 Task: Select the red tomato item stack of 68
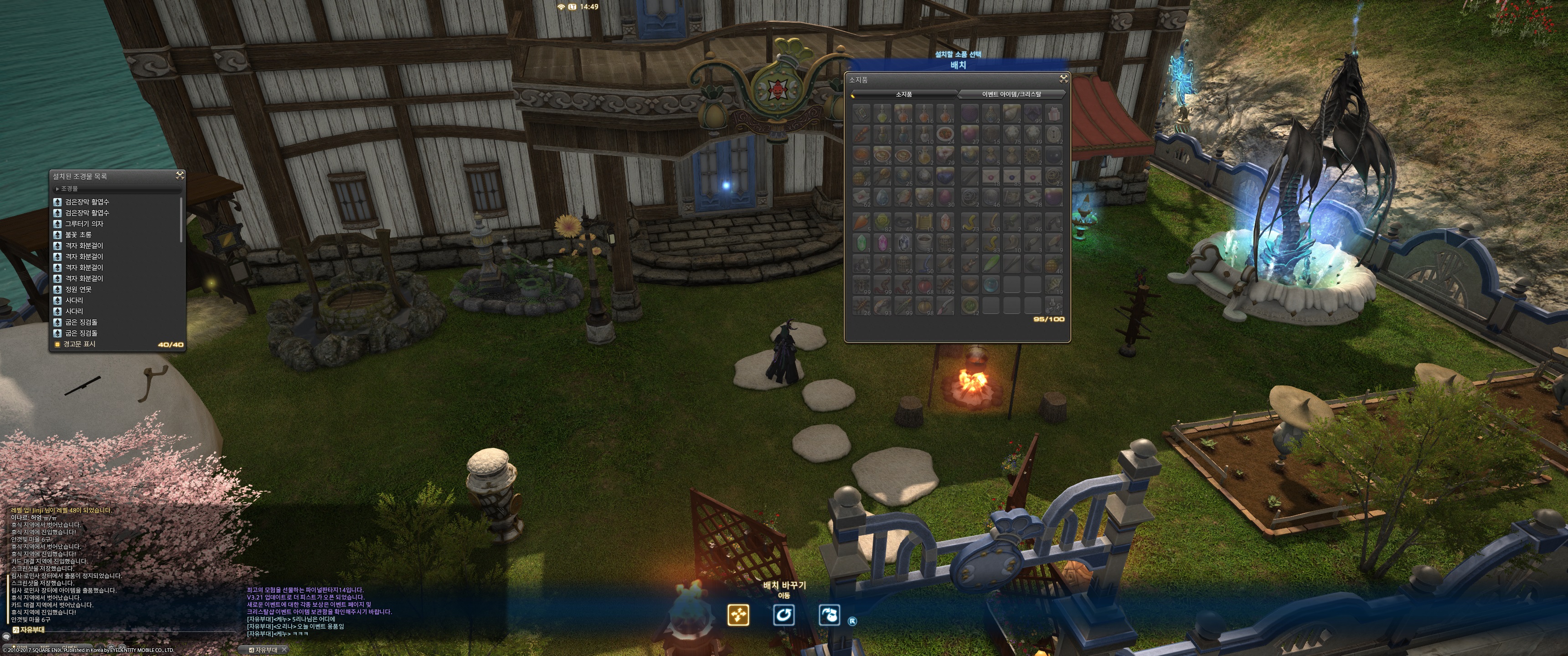924,285
